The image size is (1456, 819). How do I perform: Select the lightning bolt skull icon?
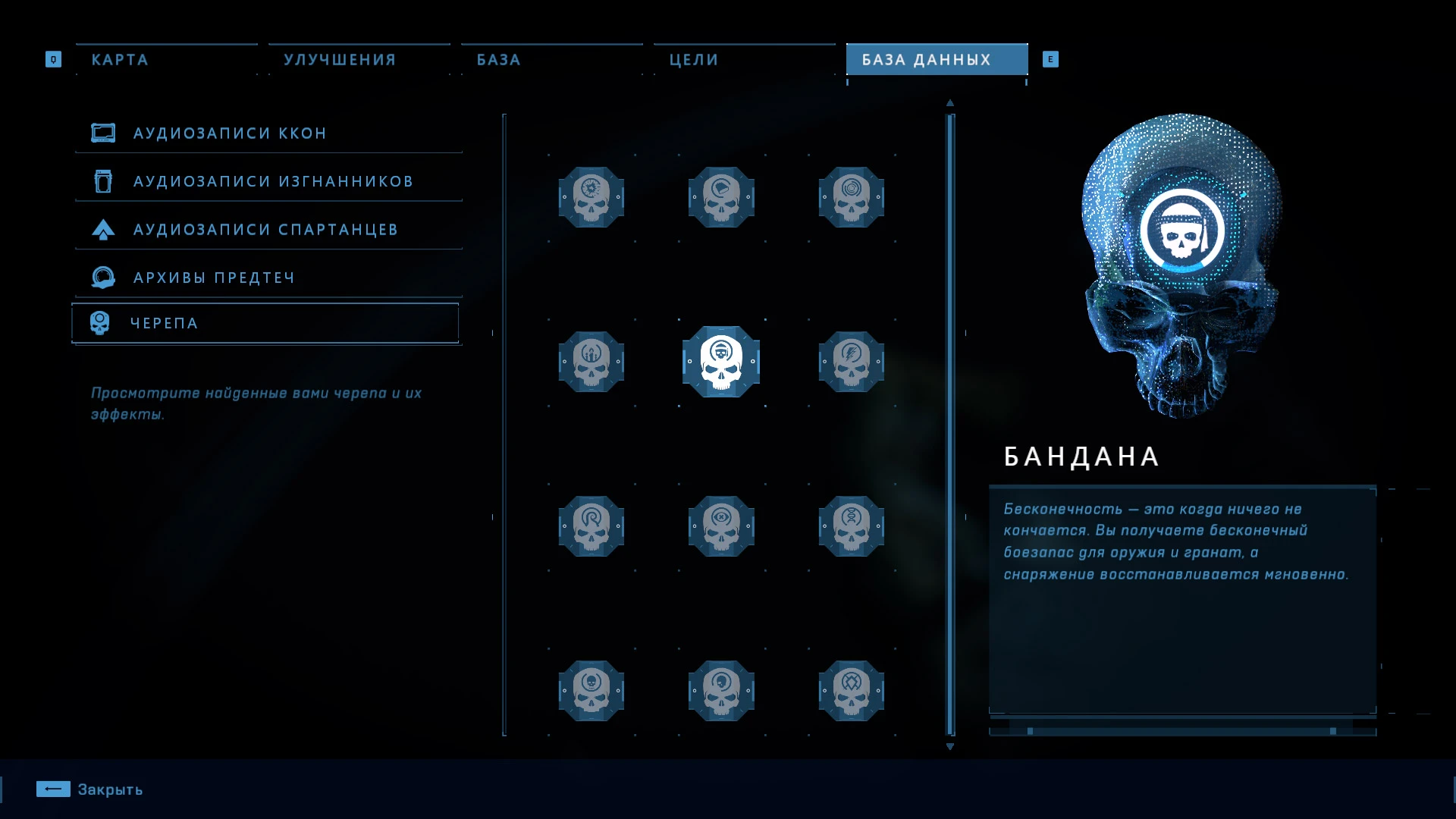click(850, 362)
